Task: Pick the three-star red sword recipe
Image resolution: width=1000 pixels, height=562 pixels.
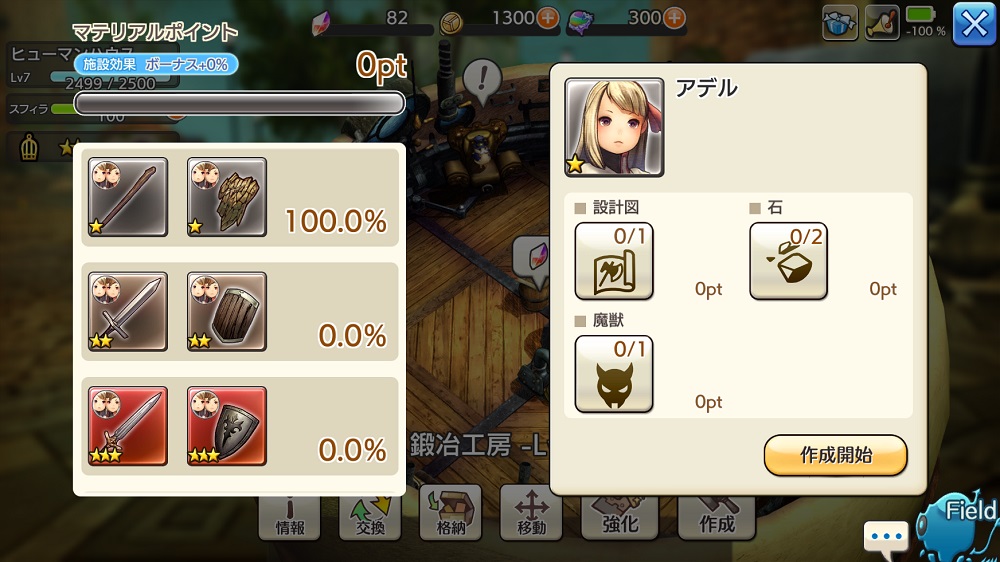Action: (x=127, y=425)
